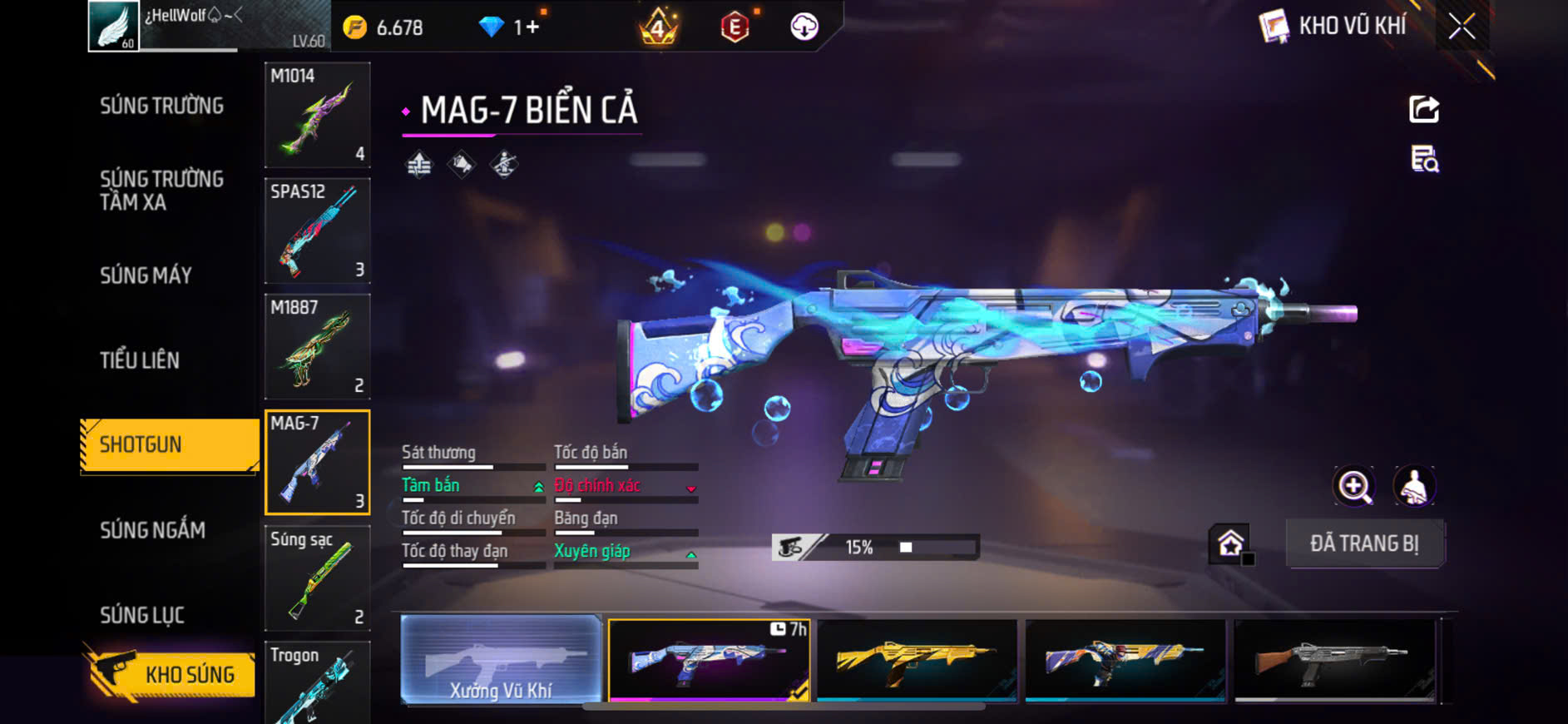Image resolution: width=1568 pixels, height=724 pixels.
Task: Choose the Súng Ngắm category
Action: click(x=152, y=530)
